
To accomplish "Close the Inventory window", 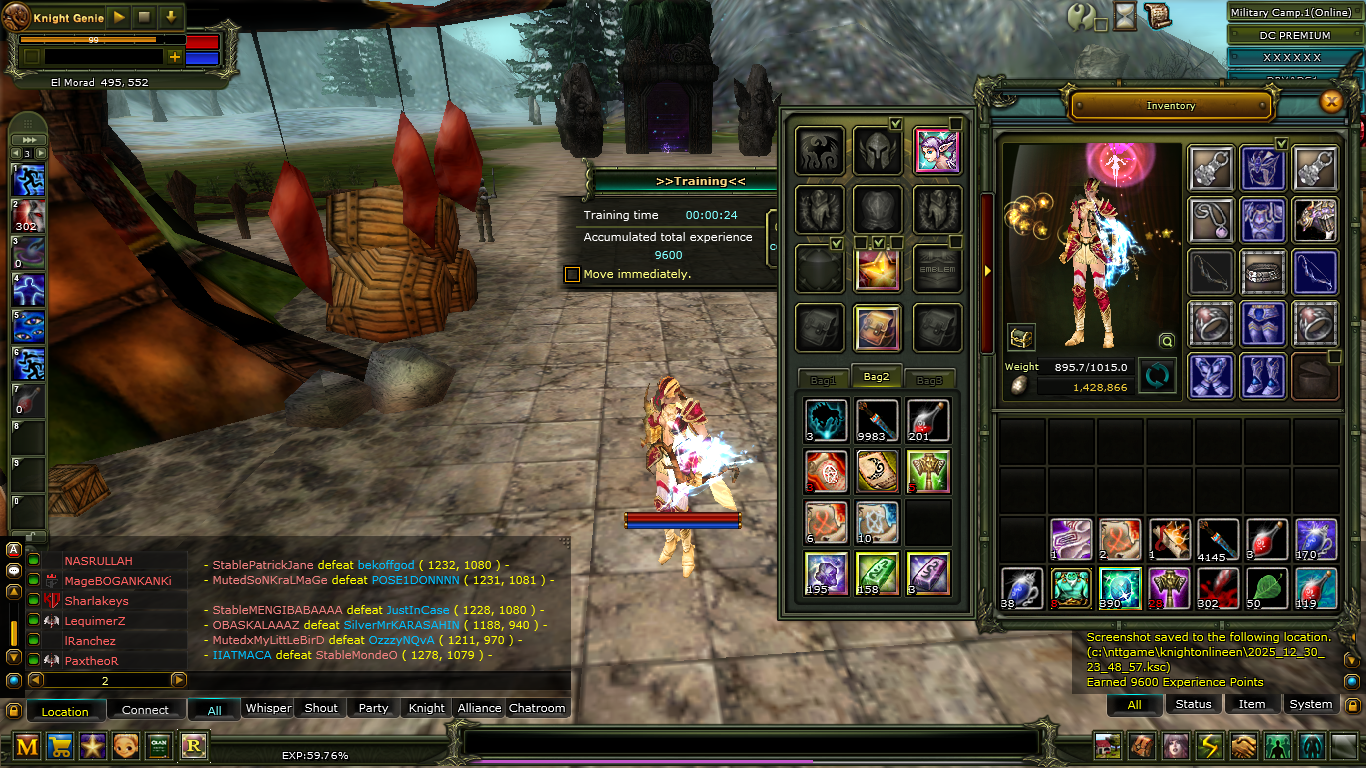I will 1330,101.
